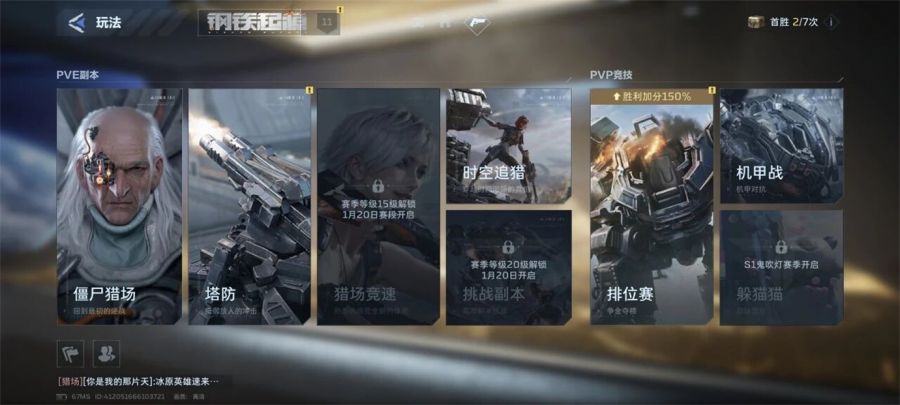The height and width of the screenshot is (405, 900).
Task: Open the friends icon button
Action: pos(105,352)
